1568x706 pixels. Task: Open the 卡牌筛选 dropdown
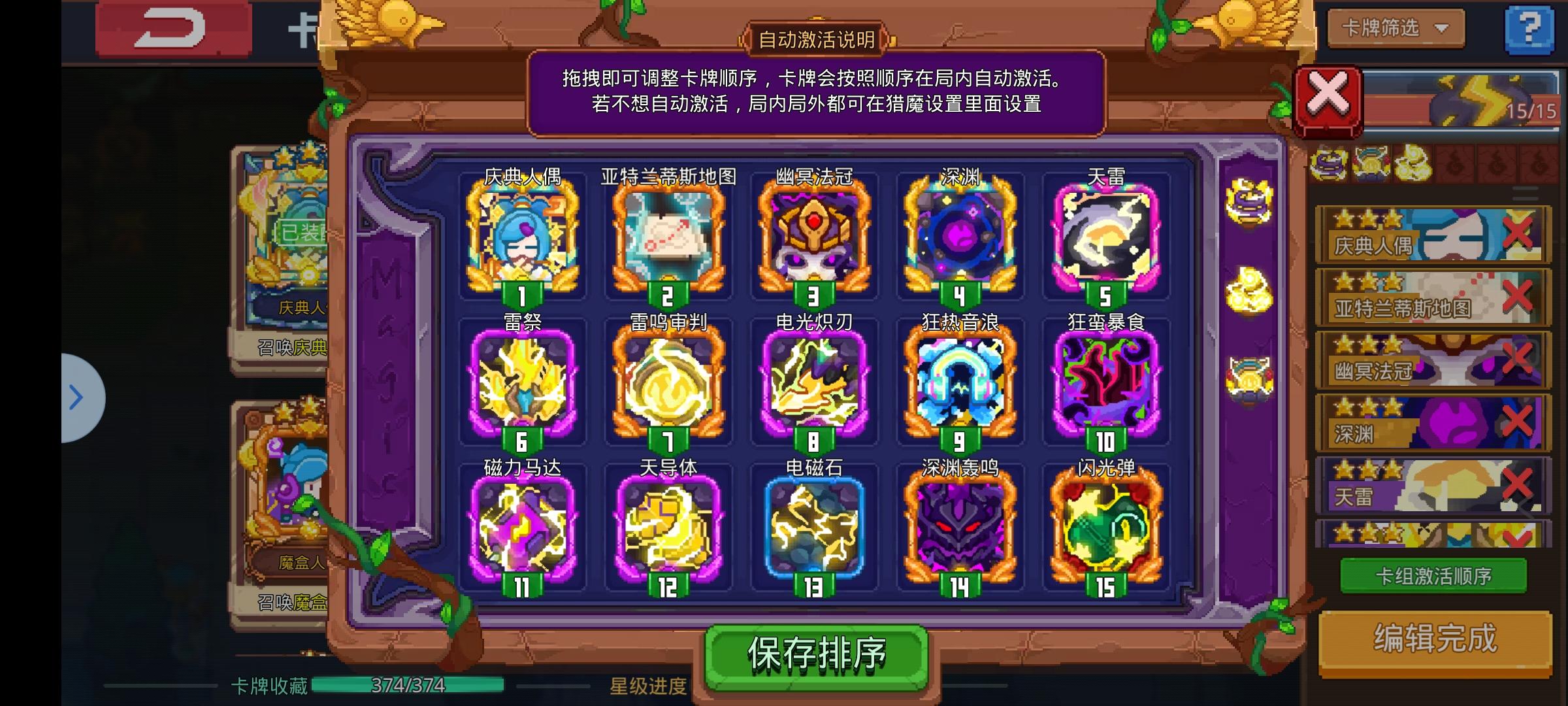(1395, 29)
